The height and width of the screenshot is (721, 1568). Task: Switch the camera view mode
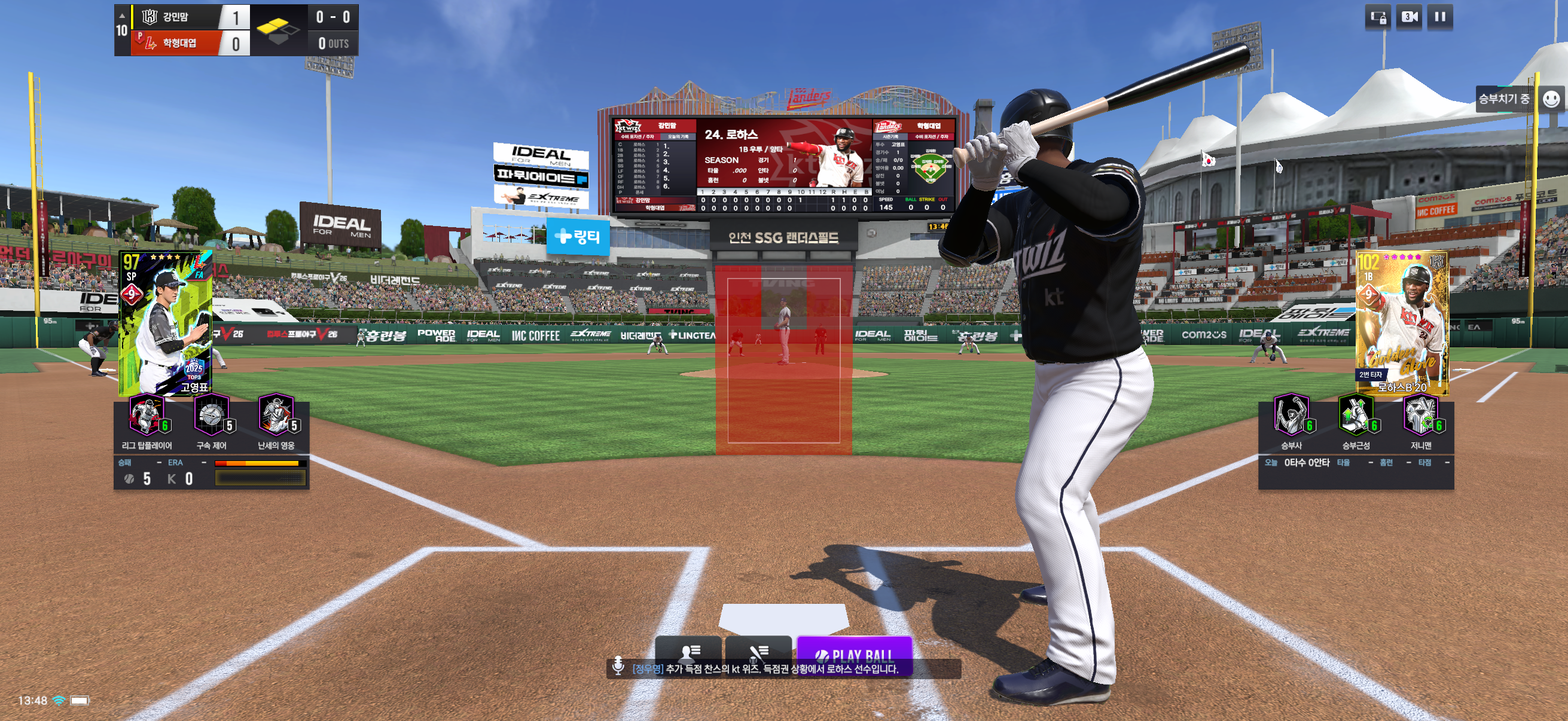click(1409, 17)
